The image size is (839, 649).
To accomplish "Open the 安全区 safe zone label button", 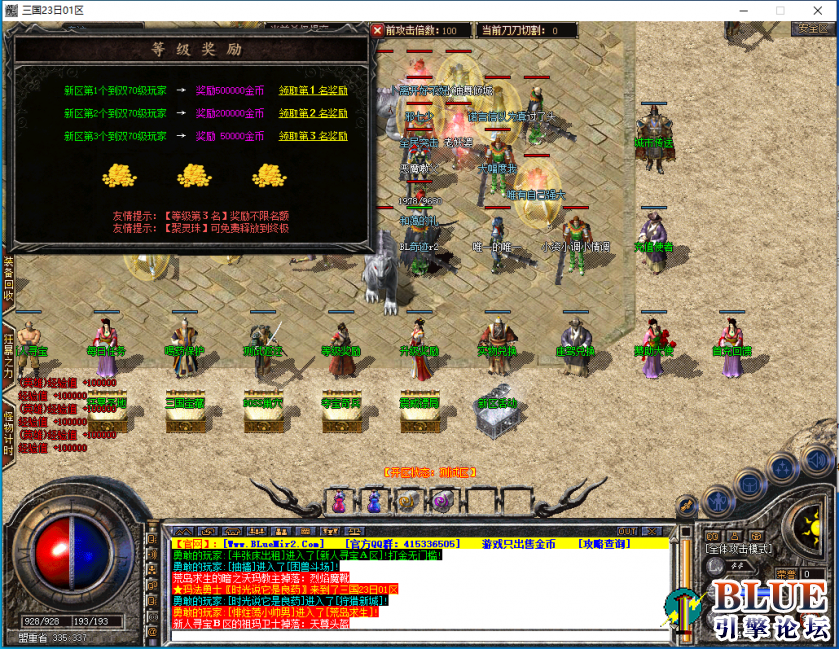I will tap(813, 28).
